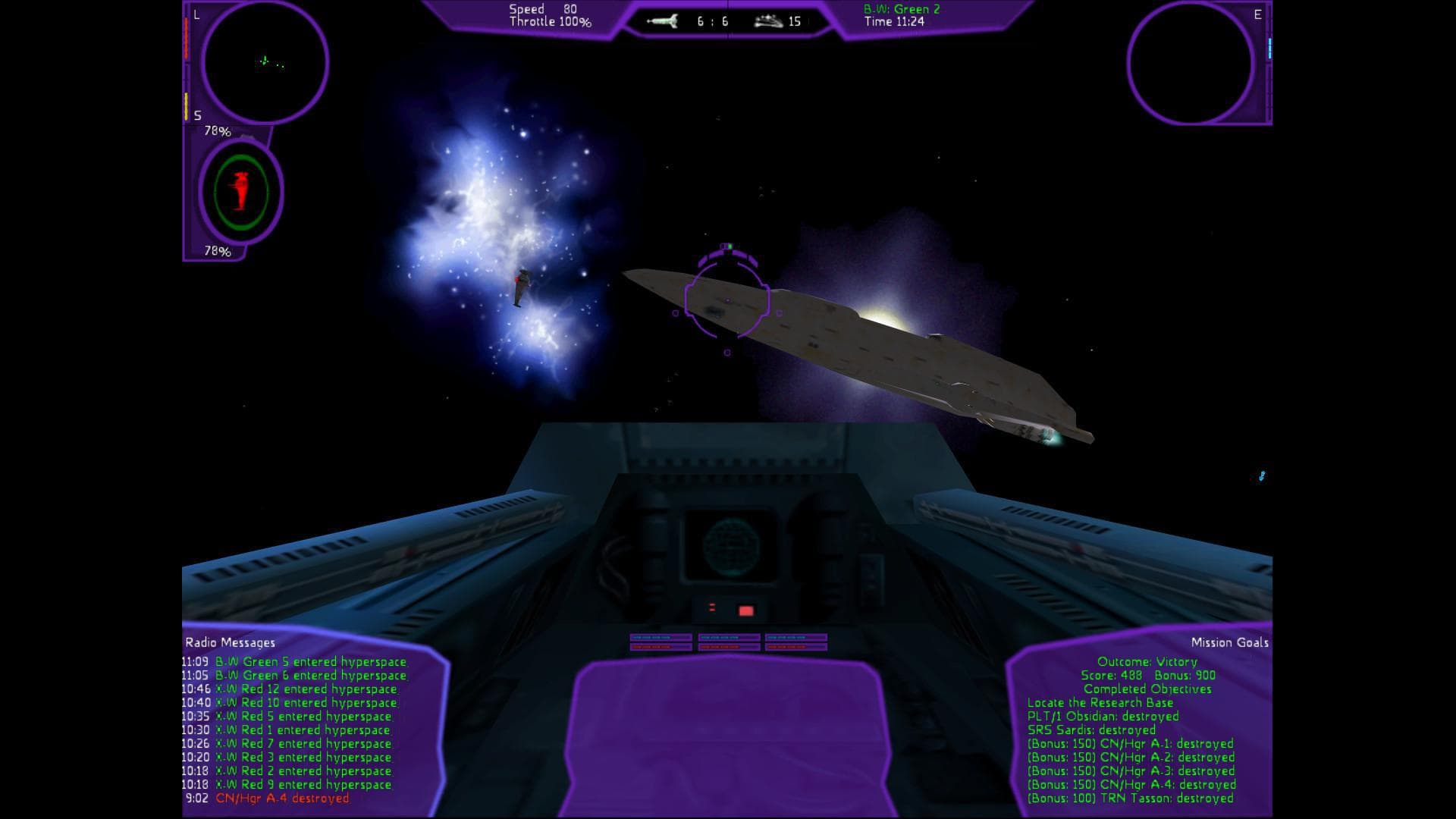The height and width of the screenshot is (819, 1456).
Task: Click the left forward sensor scope
Action: coord(265,62)
